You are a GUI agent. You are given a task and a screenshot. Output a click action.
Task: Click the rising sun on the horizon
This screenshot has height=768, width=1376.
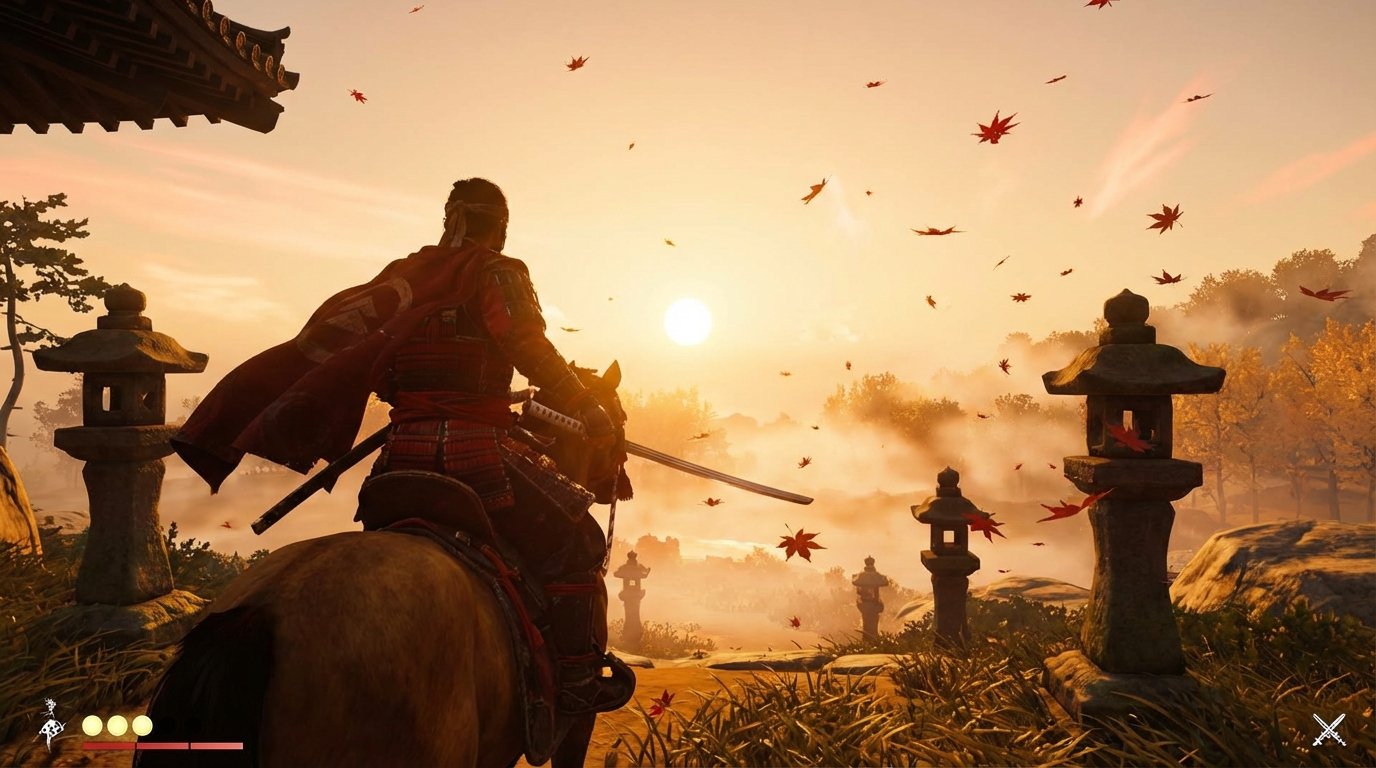pyautogui.click(x=687, y=320)
